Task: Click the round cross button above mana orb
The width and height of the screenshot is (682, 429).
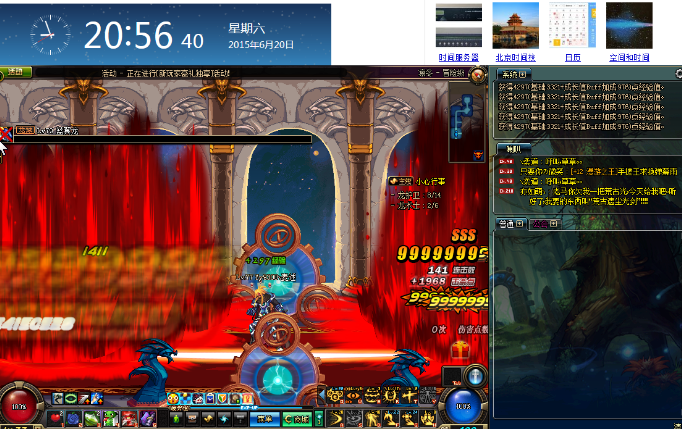Action: pyautogui.click(x=477, y=376)
